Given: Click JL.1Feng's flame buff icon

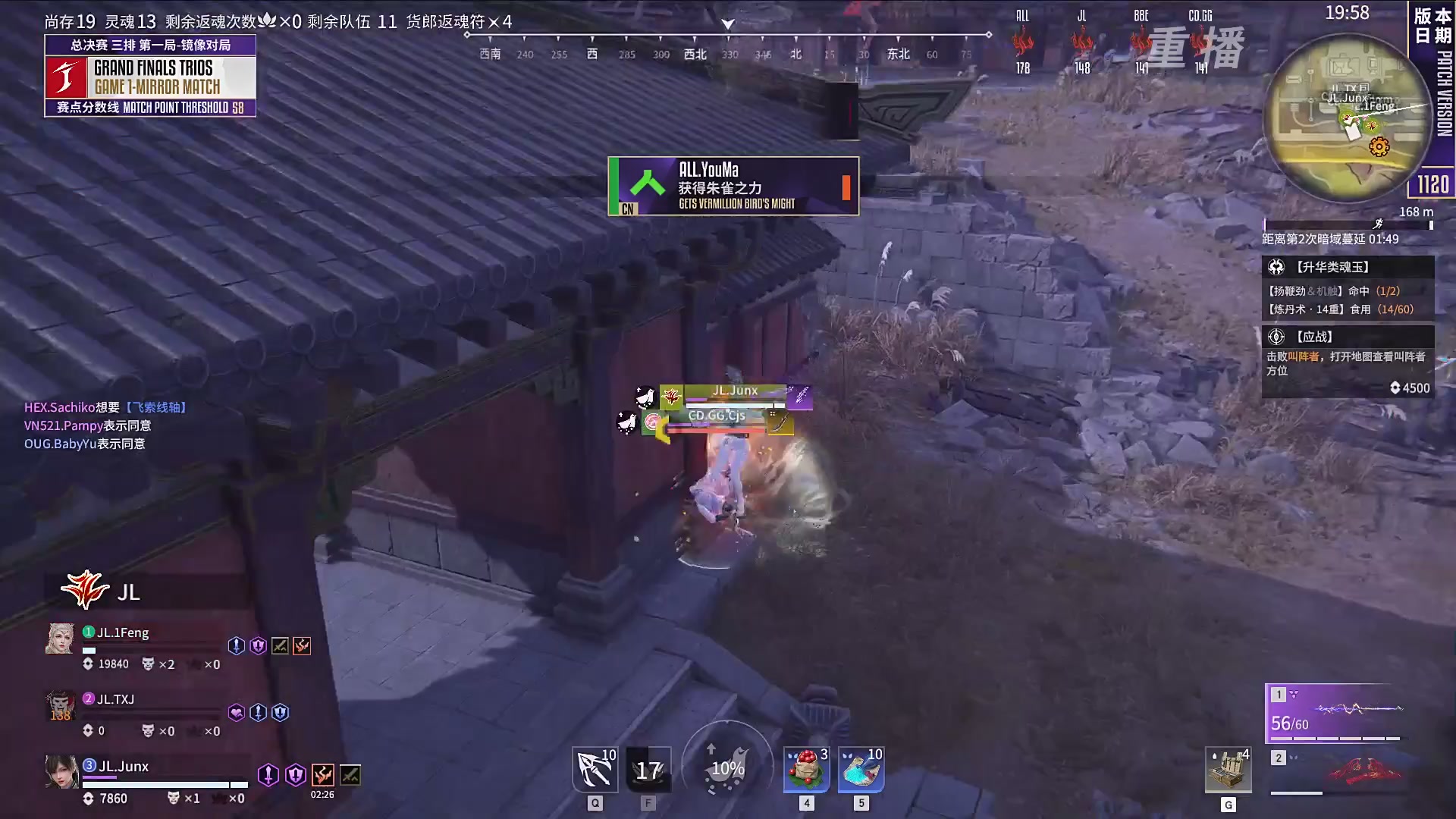Looking at the screenshot, I should pyautogui.click(x=302, y=645).
